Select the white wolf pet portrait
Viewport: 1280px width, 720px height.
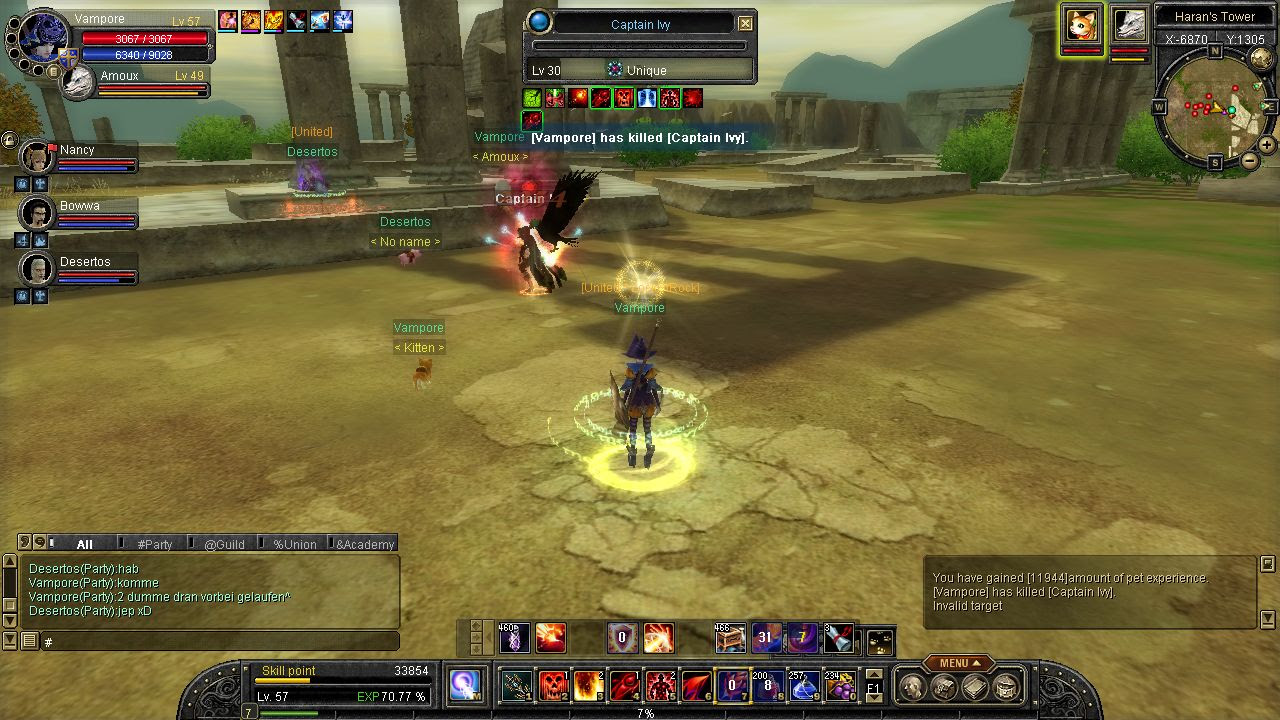[x=1129, y=26]
